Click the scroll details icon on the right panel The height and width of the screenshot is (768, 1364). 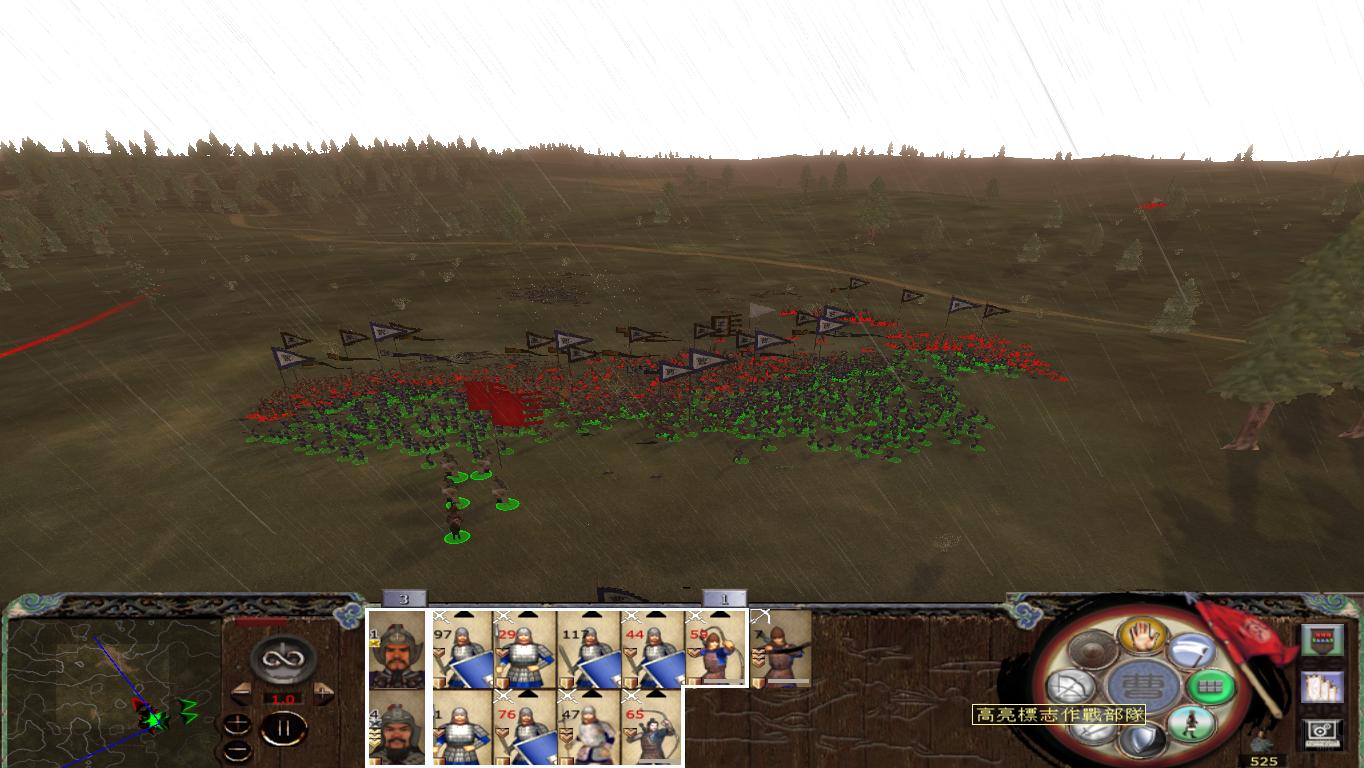pos(1324,687)
